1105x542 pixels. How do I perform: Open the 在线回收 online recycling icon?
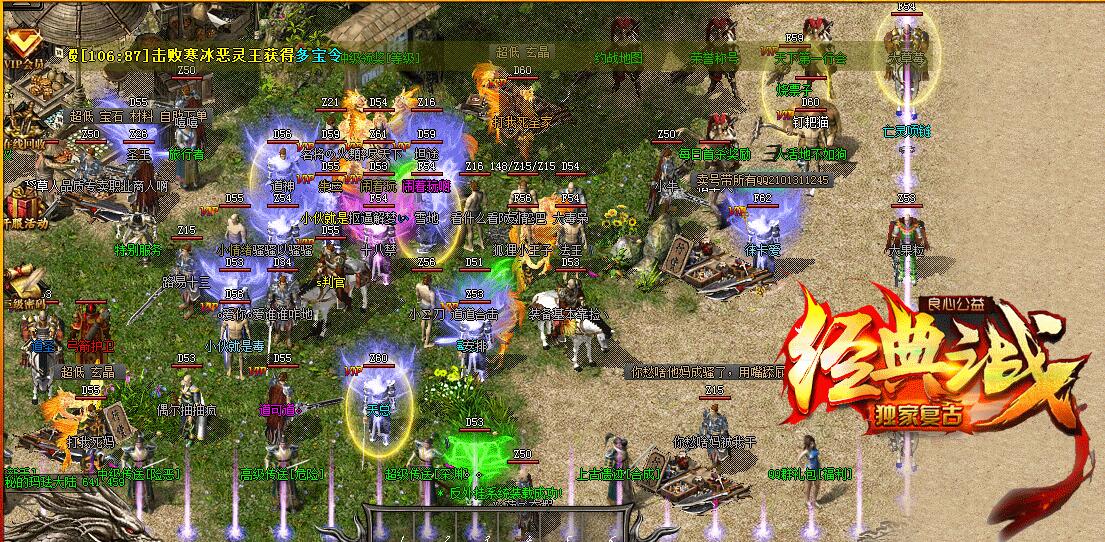coord(20,125)
